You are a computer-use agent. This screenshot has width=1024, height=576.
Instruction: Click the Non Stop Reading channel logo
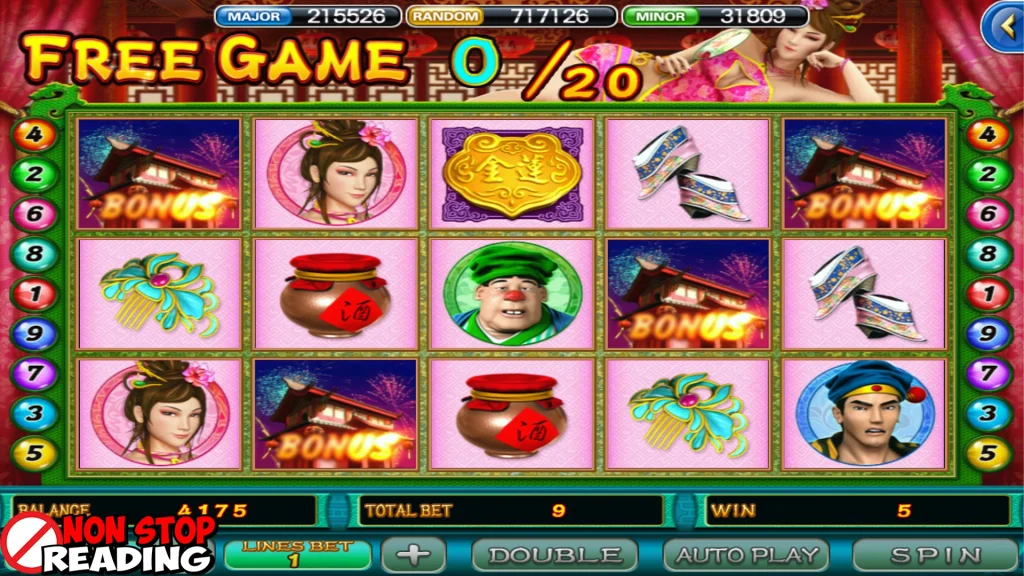coord(110,543)
